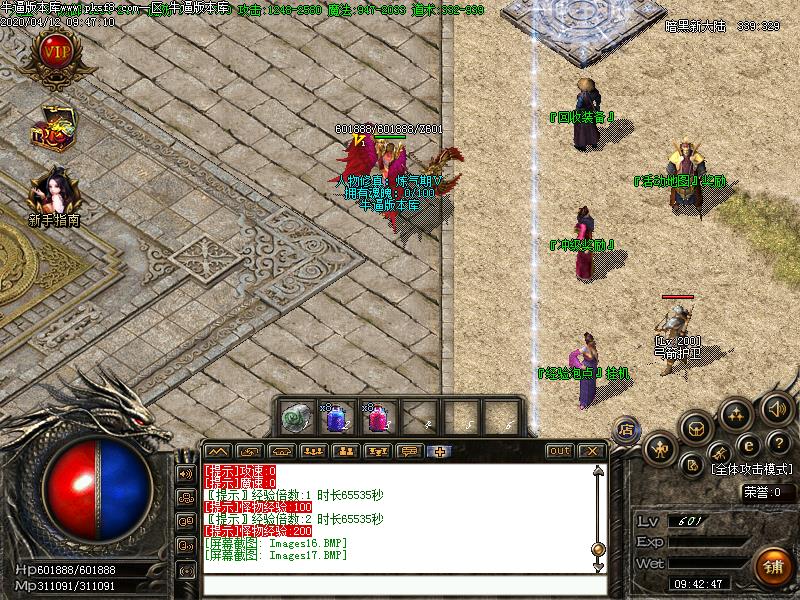Open the 店 shop button

627,429
